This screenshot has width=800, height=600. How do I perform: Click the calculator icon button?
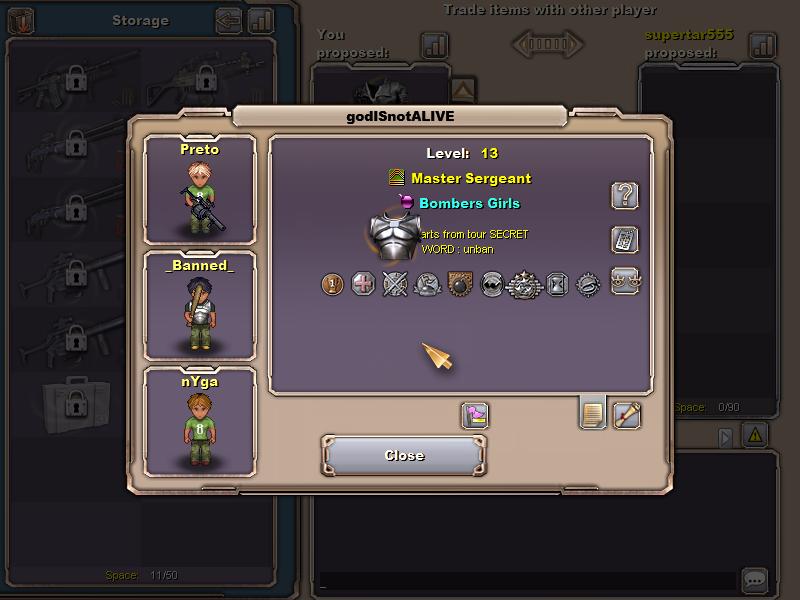click(x=625, y=240)
